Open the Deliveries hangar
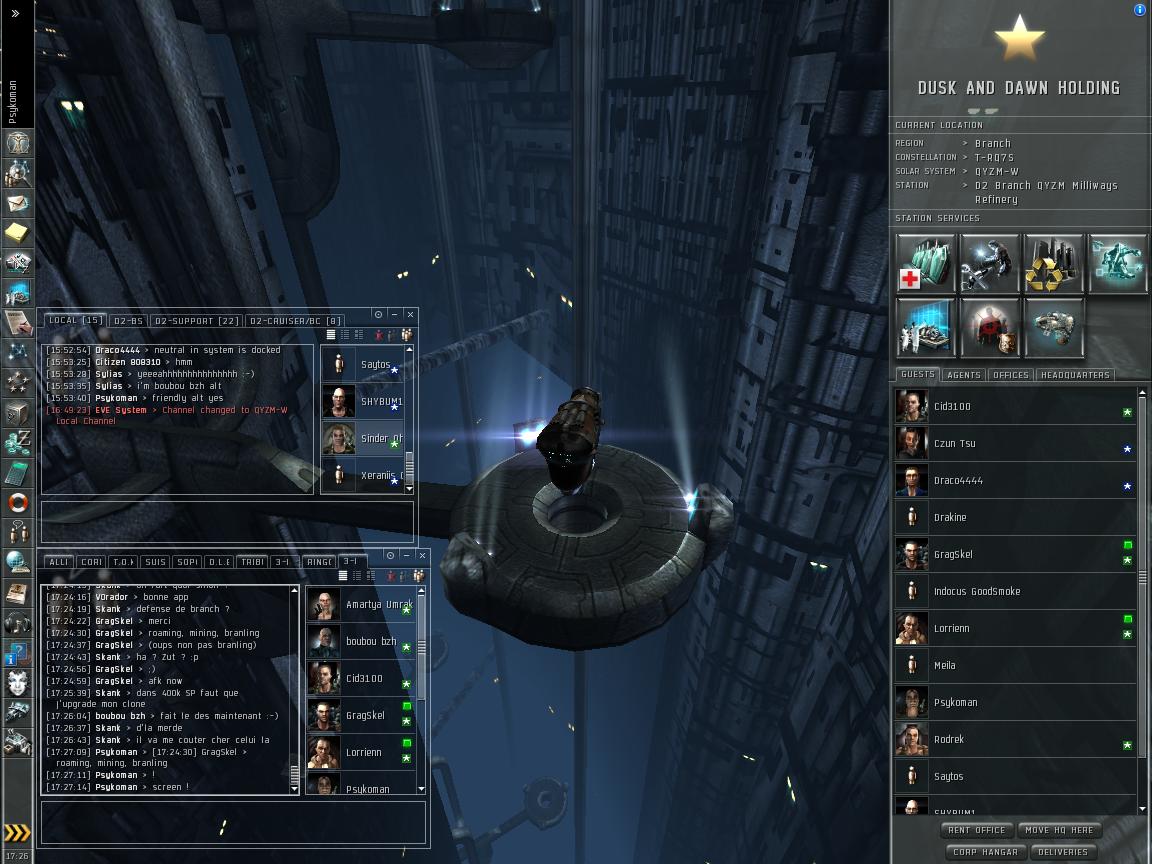Viewport: 1152px width, 864px height. point(1063,852)
